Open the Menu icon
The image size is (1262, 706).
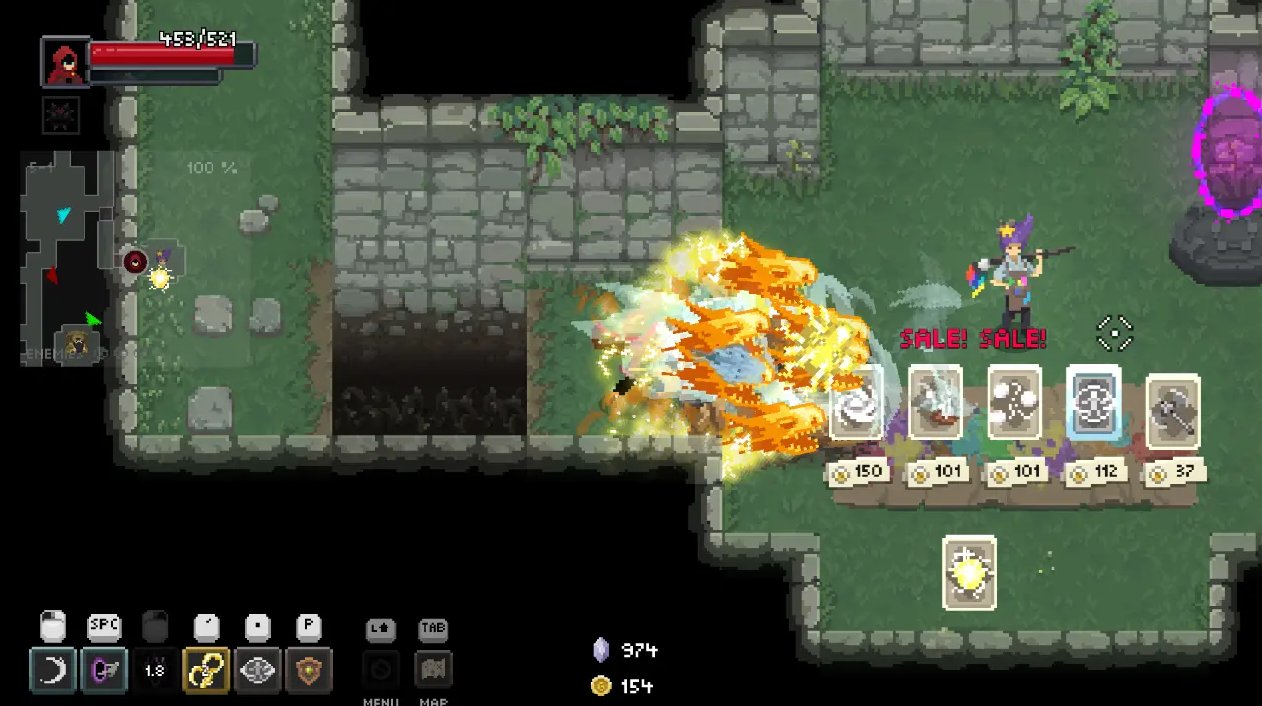[x=381, y=669]
